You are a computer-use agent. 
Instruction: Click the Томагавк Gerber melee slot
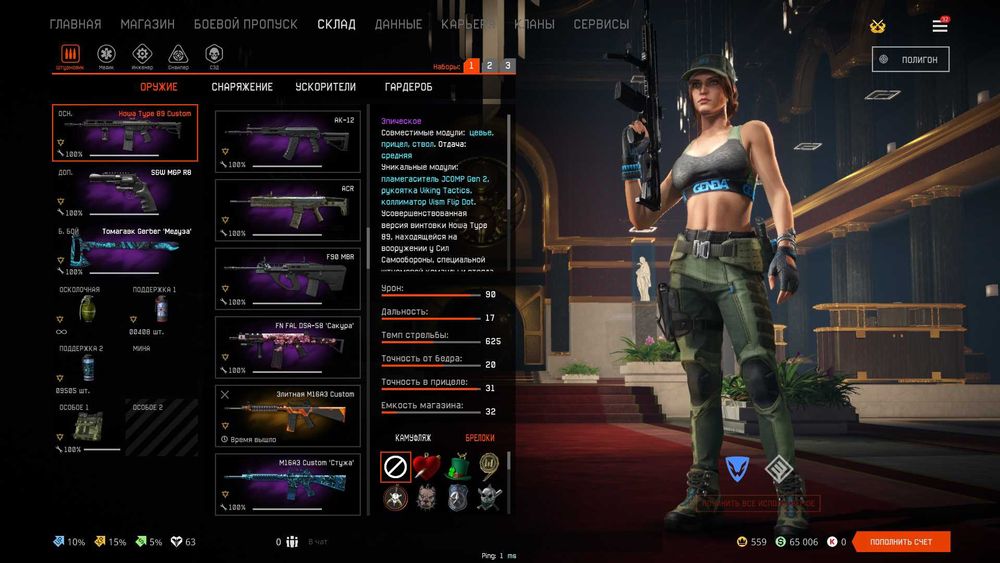coord(125,252)
